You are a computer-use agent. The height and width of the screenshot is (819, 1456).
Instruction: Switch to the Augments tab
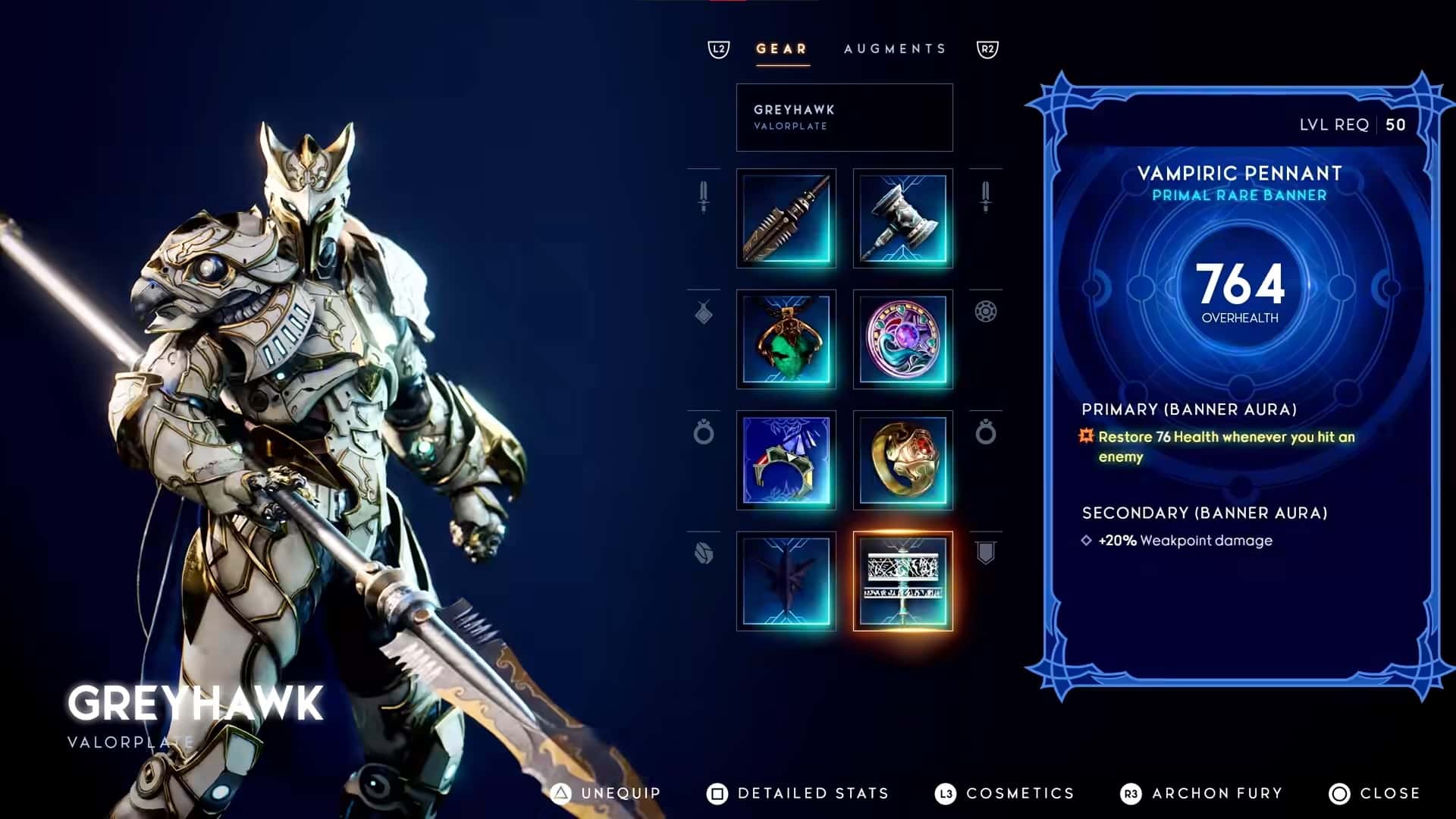(895, 49)
